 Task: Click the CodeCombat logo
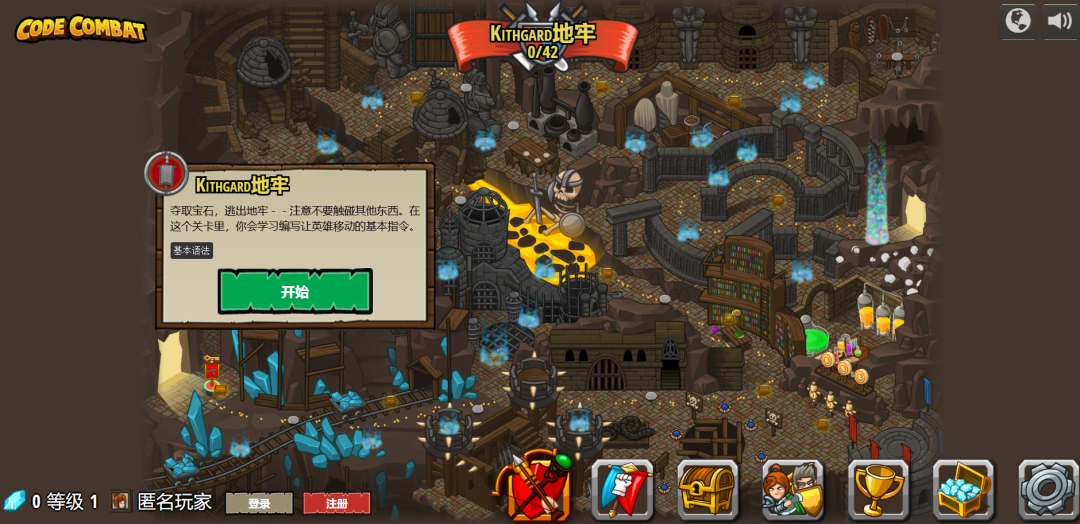(x=81, y=29)
